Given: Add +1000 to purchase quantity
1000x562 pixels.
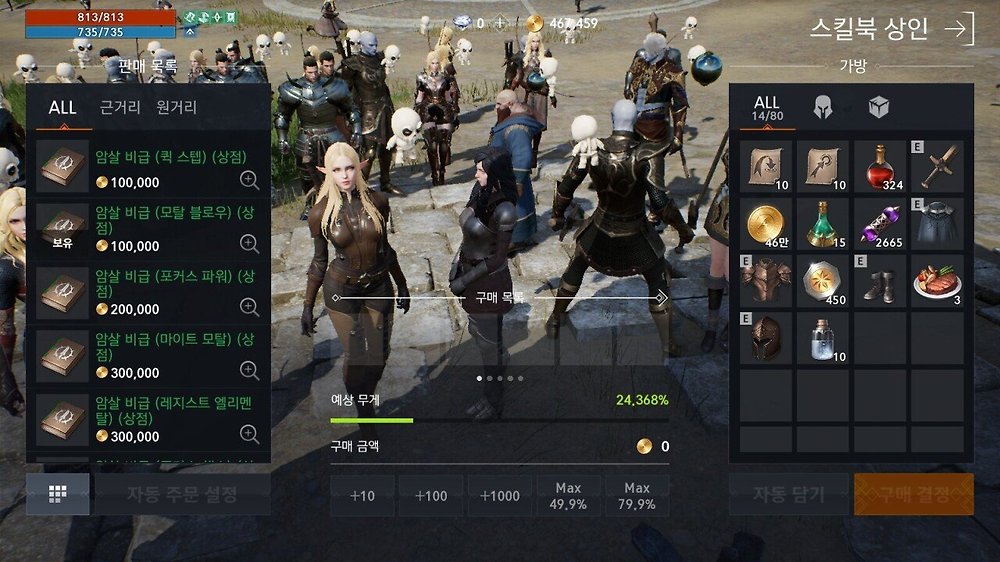Looking at the screenshot, I should [500, 496].
